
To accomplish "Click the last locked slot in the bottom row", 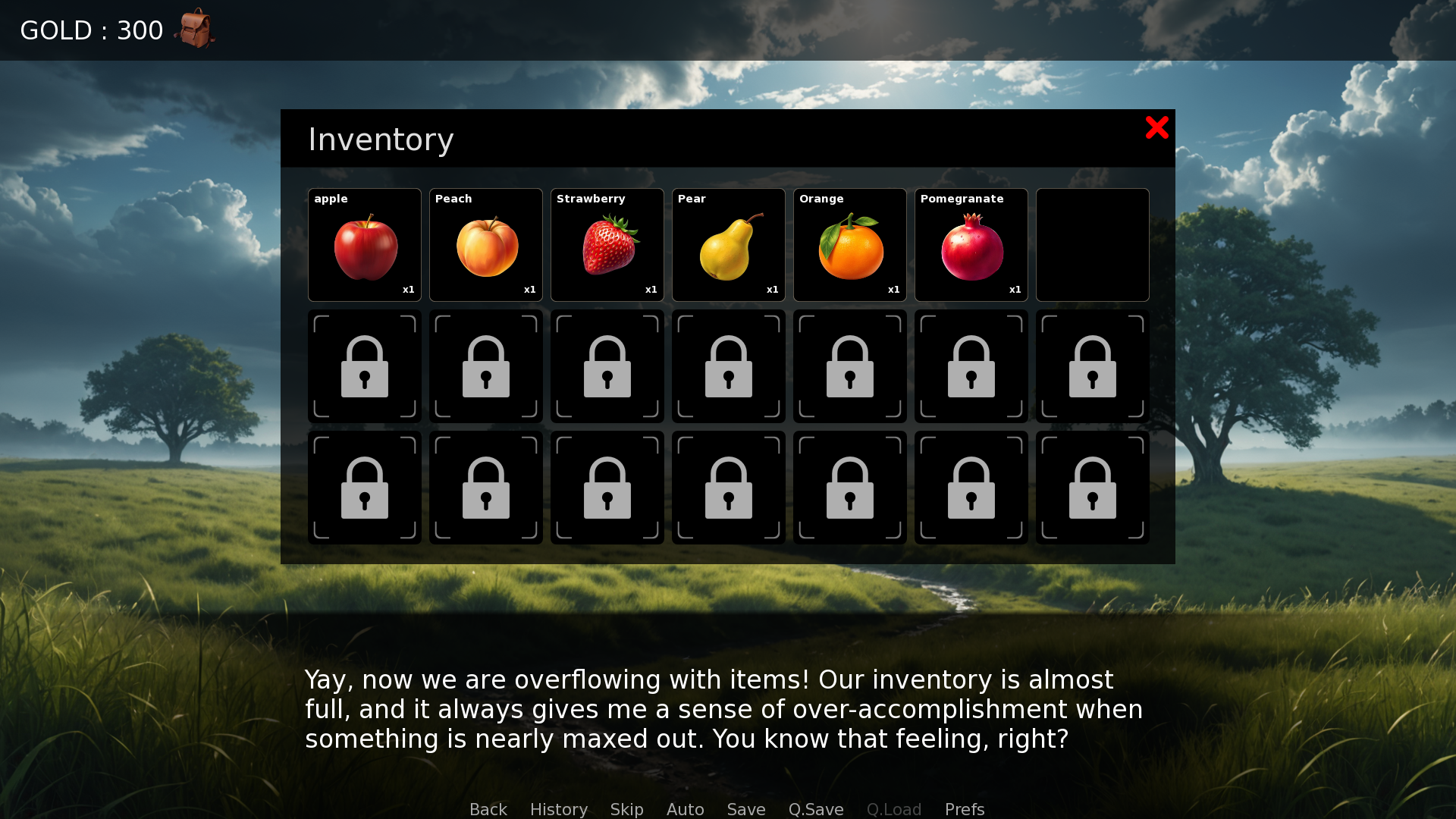I will pos(1092,487).
